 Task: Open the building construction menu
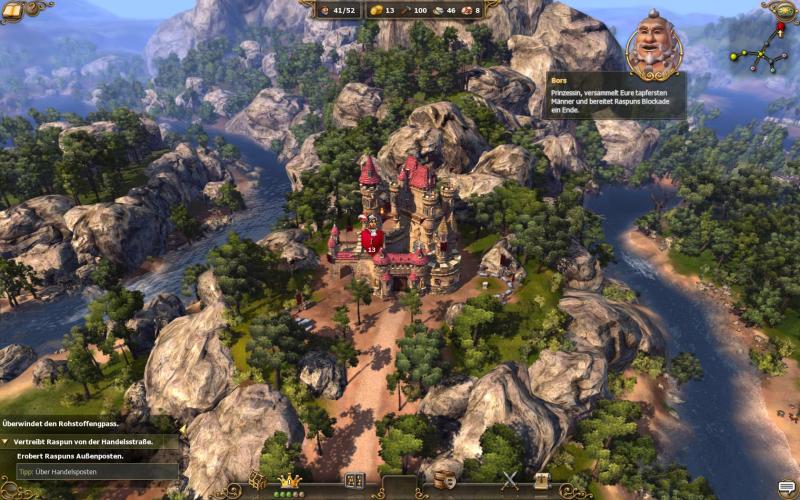(x=353, y=481)
